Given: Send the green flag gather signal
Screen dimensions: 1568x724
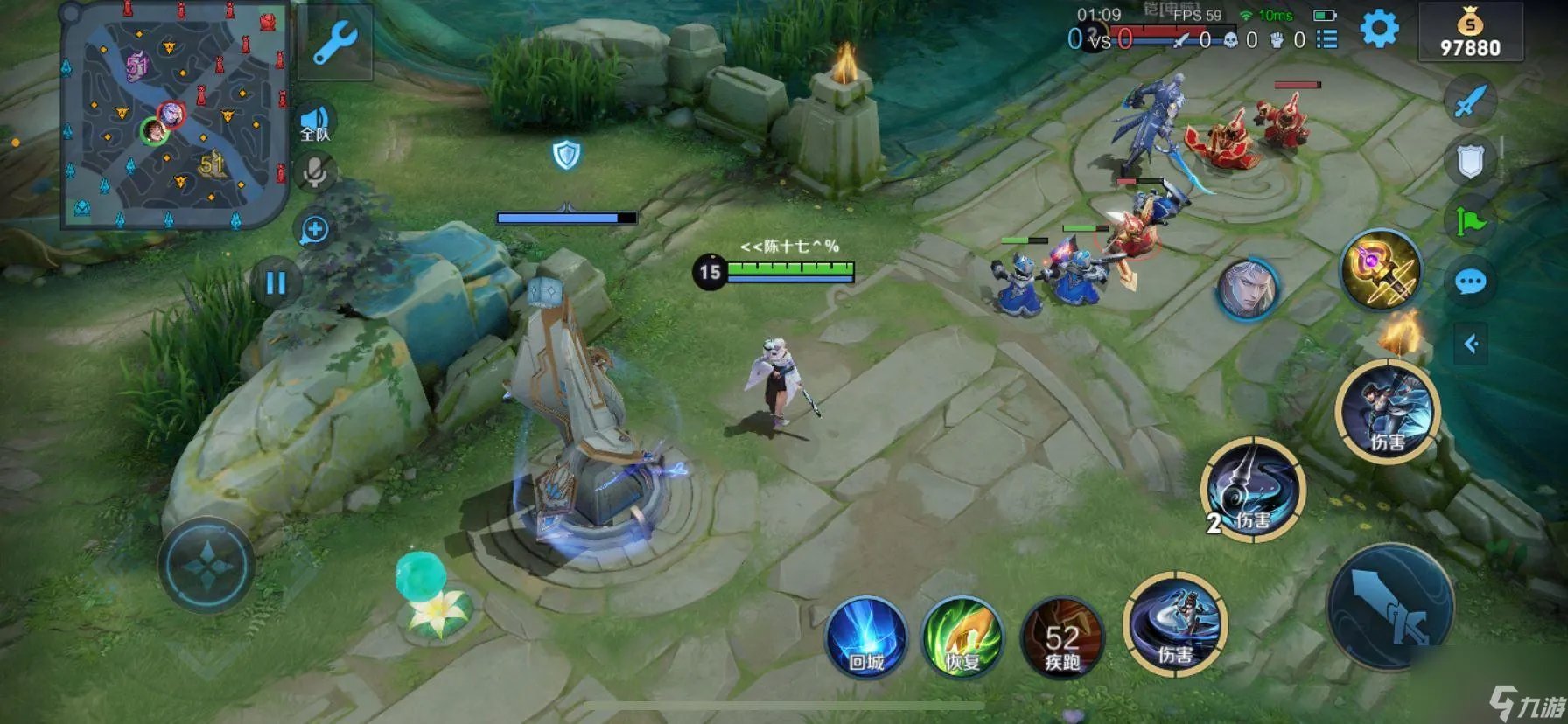Looking at the screenshot, I should pos(1470,222).
